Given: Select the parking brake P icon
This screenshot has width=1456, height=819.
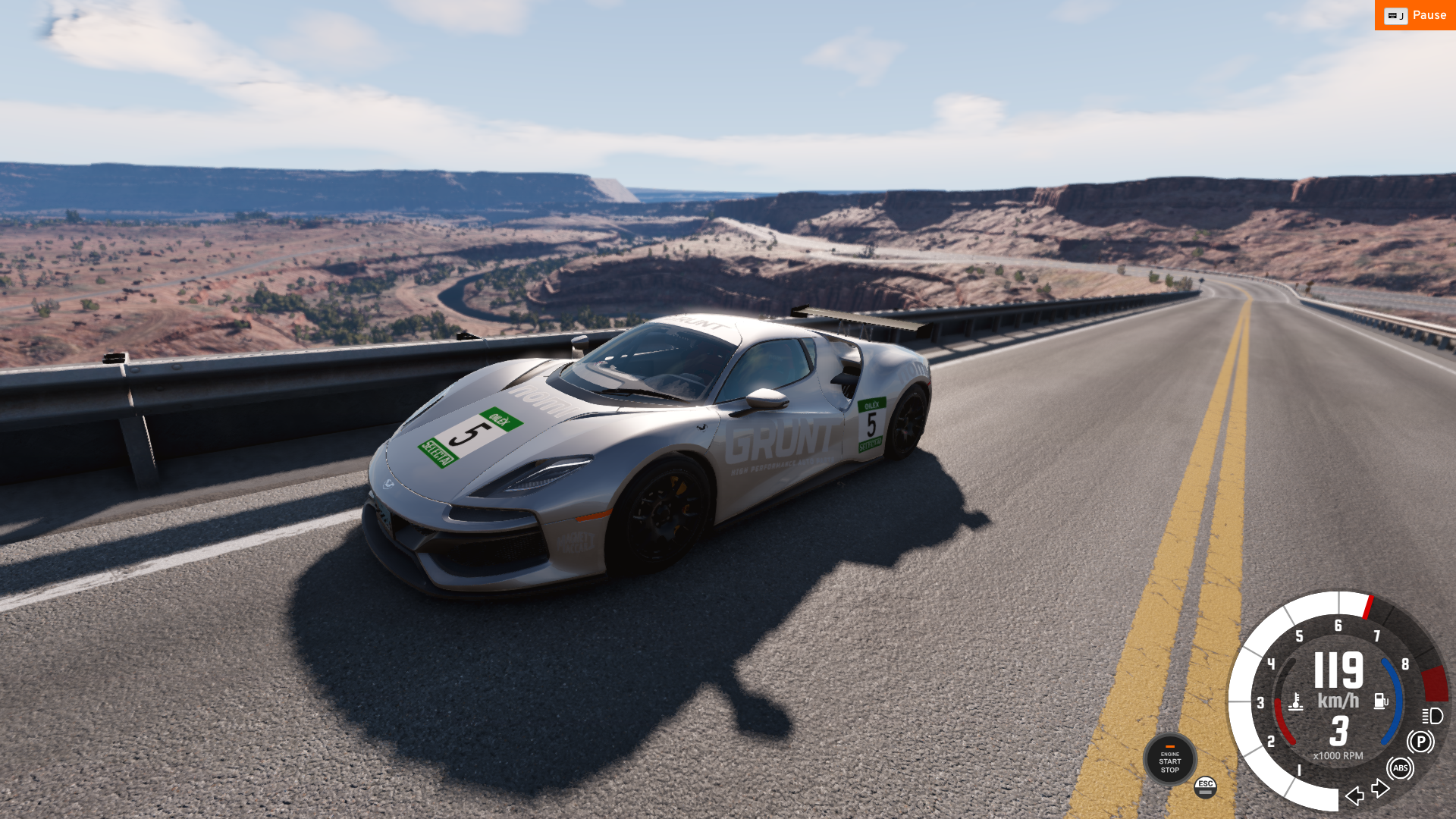Looking at the screenshot, I should coord(1420,742).
